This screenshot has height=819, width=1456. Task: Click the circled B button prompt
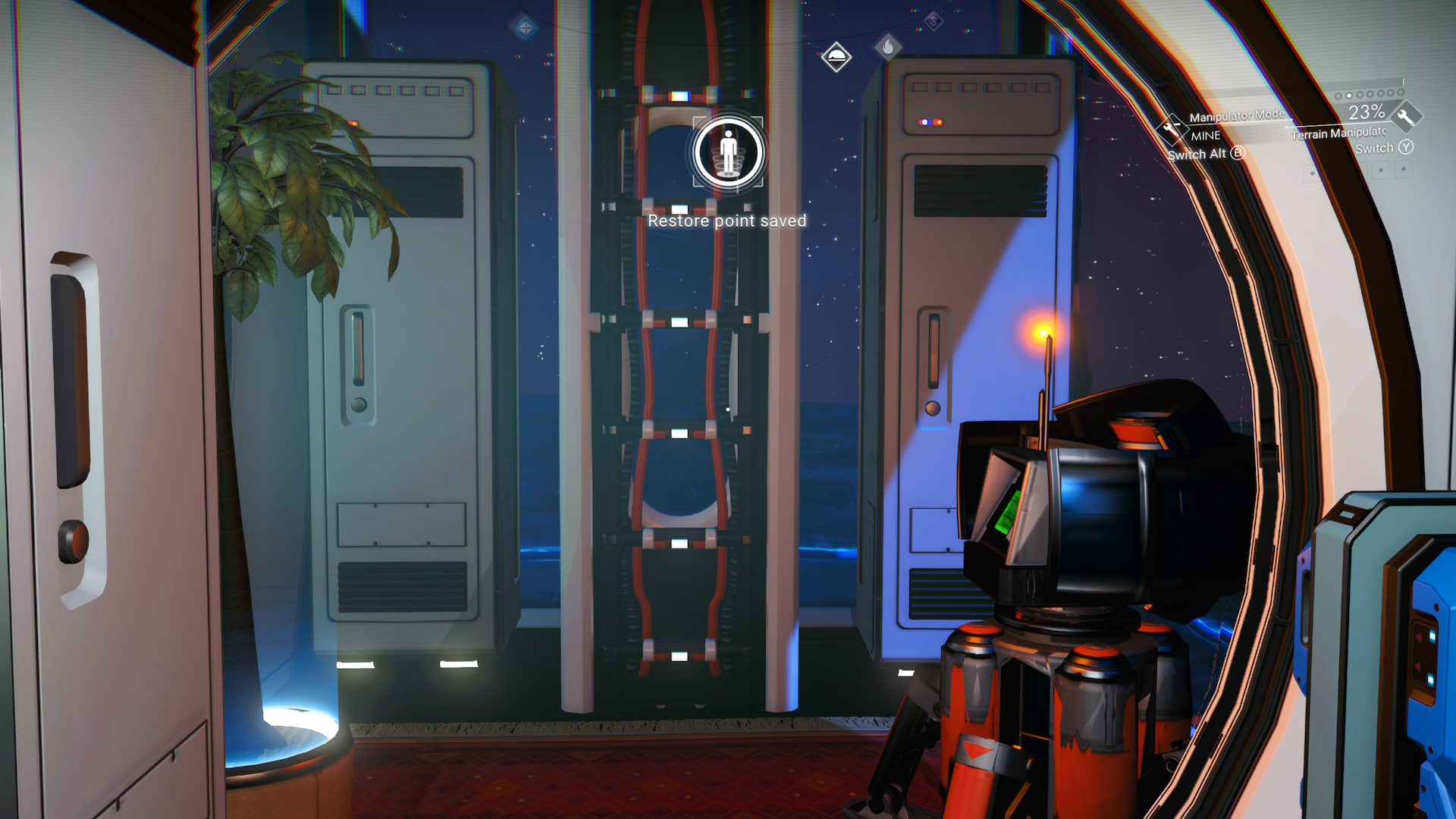1238,153
